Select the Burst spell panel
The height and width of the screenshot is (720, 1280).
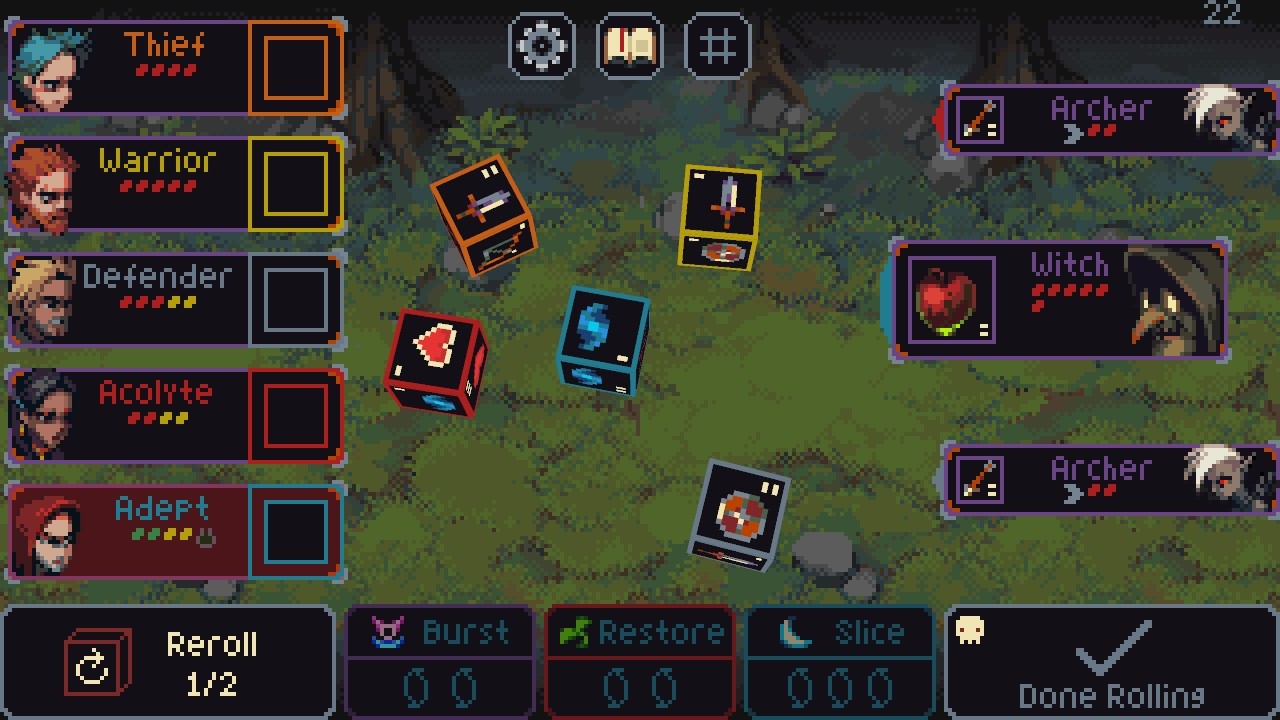(439, 662)
